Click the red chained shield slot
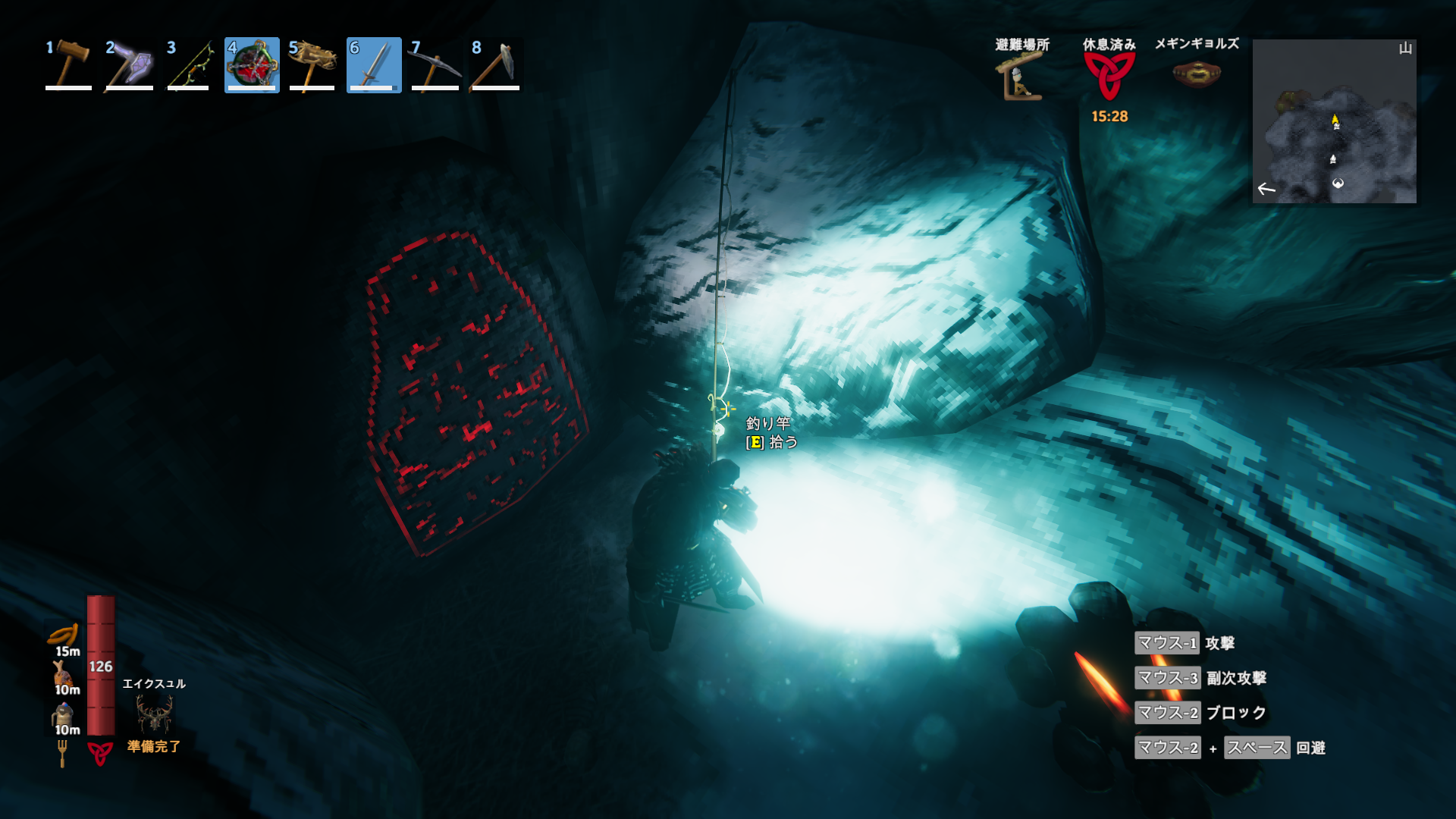Viewport: 1456px width, 819px height. click(x=252, y=65)
